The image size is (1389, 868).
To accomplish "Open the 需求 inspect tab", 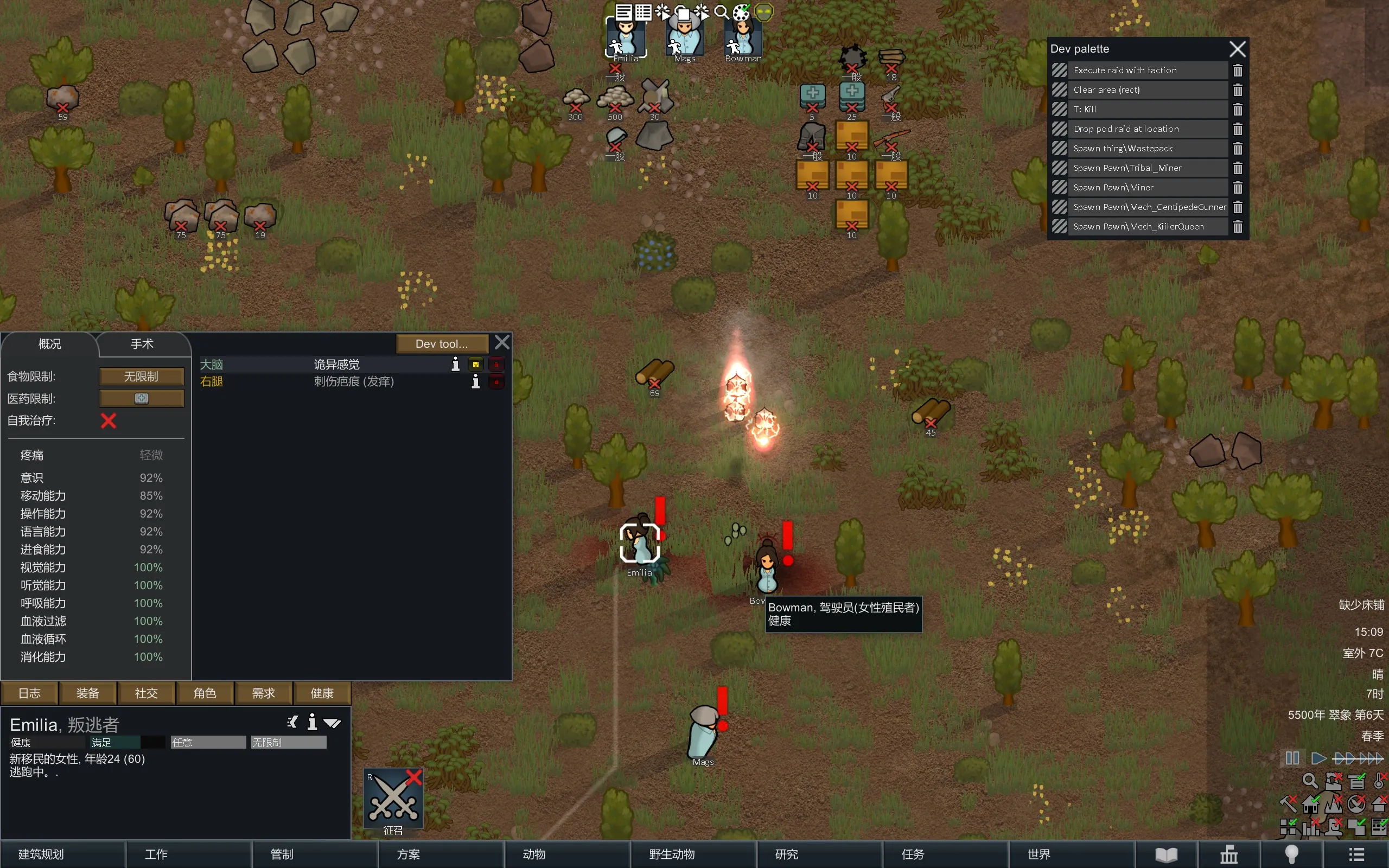I will (x=264, y=693).
